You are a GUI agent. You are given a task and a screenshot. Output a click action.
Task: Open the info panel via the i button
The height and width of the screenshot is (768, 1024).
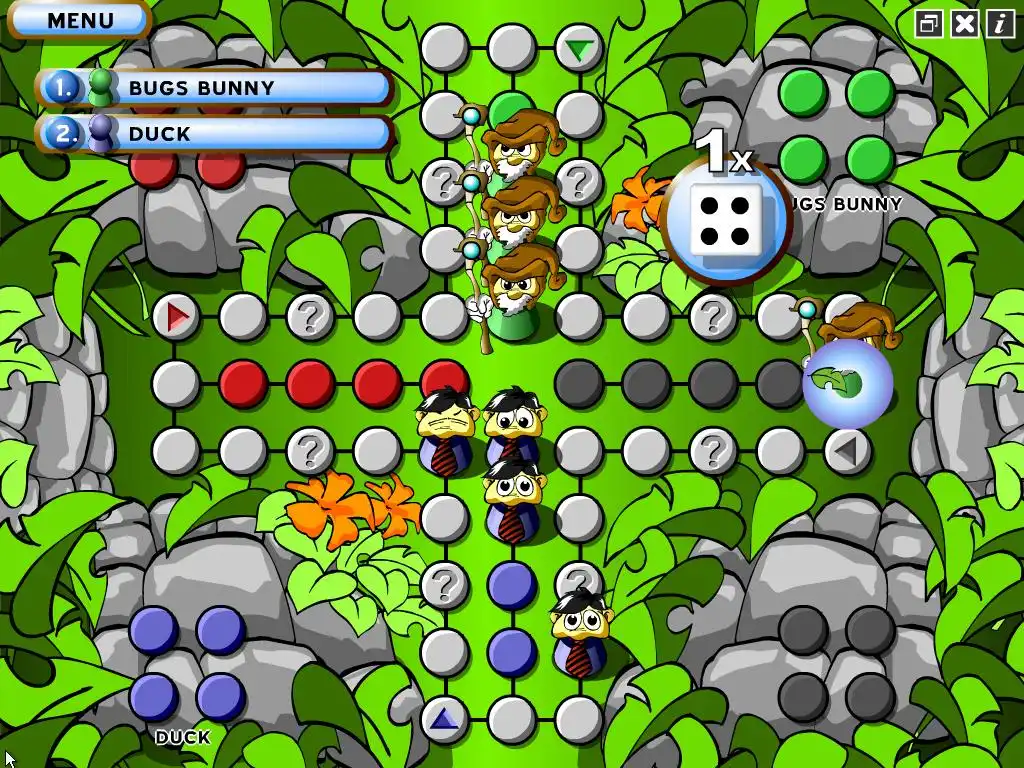point(1000,24)
